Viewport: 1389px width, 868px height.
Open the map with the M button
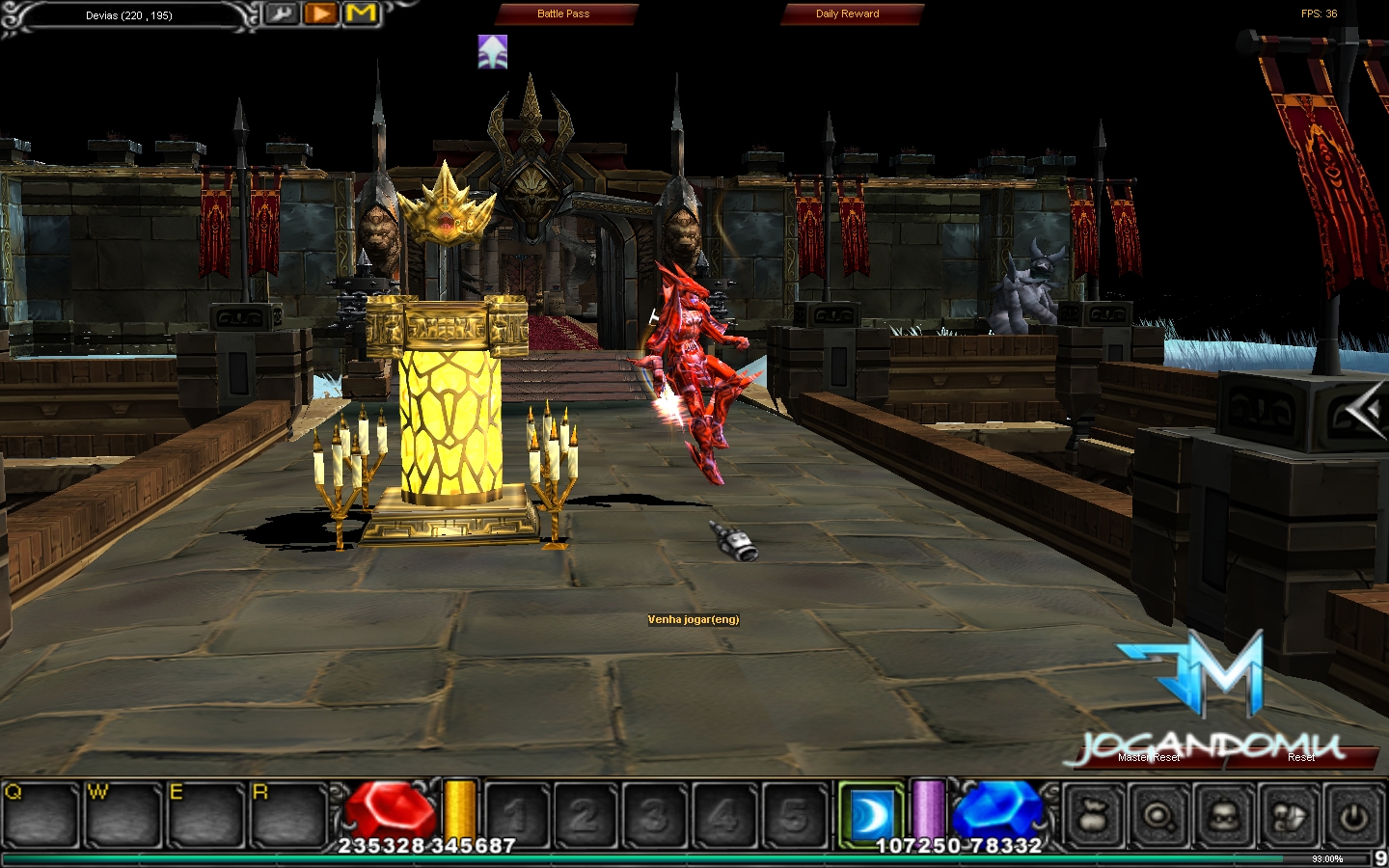click(361, 14)
